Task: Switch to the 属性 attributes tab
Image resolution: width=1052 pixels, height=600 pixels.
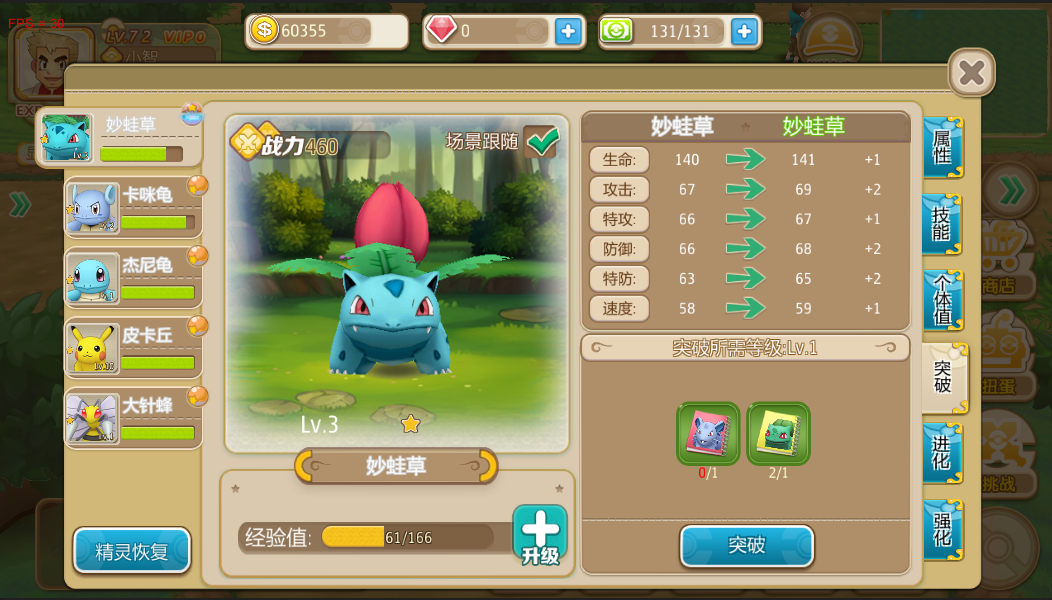Action: point(941,147)
